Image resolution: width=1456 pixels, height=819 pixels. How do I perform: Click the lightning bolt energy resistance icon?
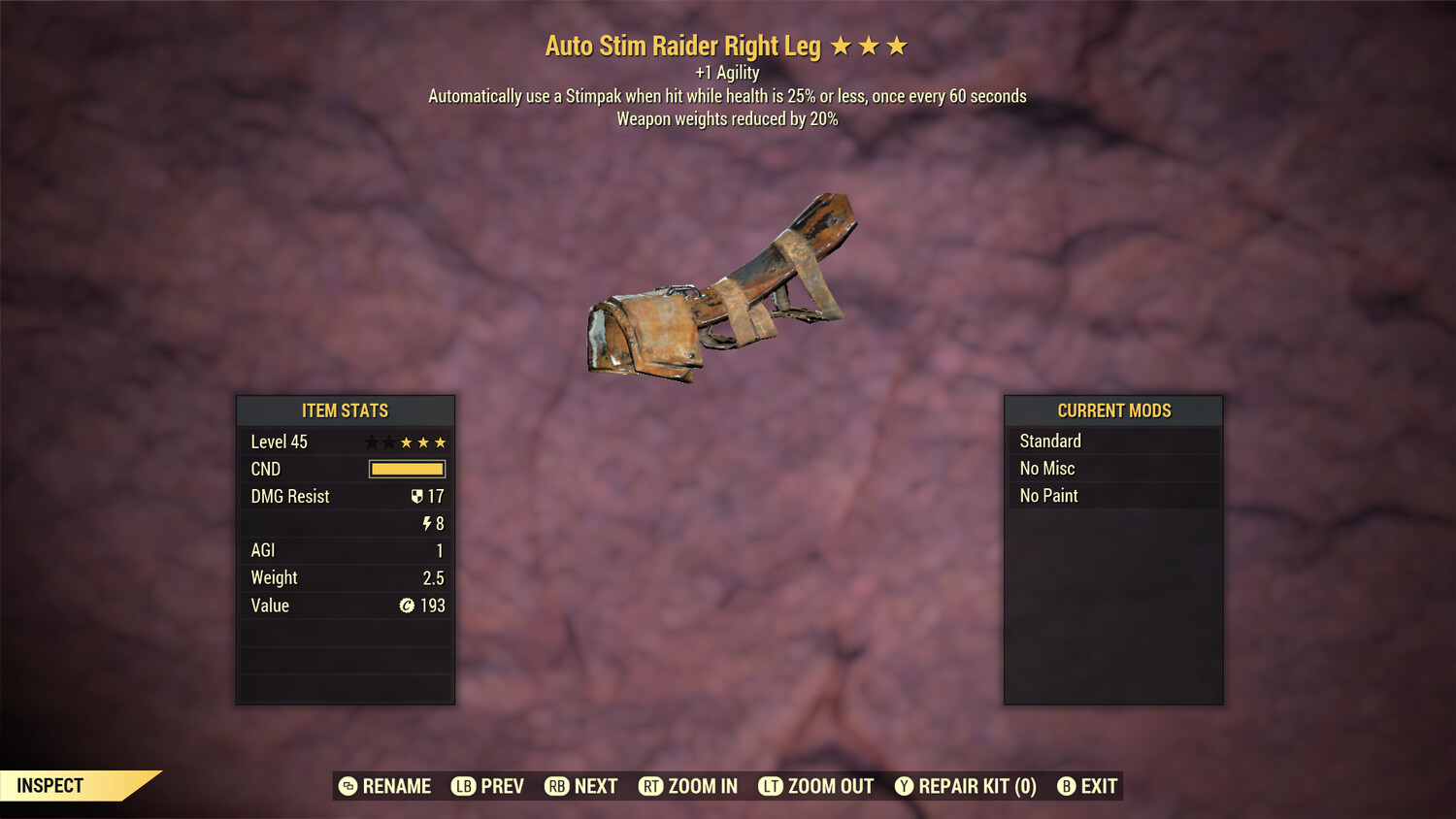coord(428,523)
